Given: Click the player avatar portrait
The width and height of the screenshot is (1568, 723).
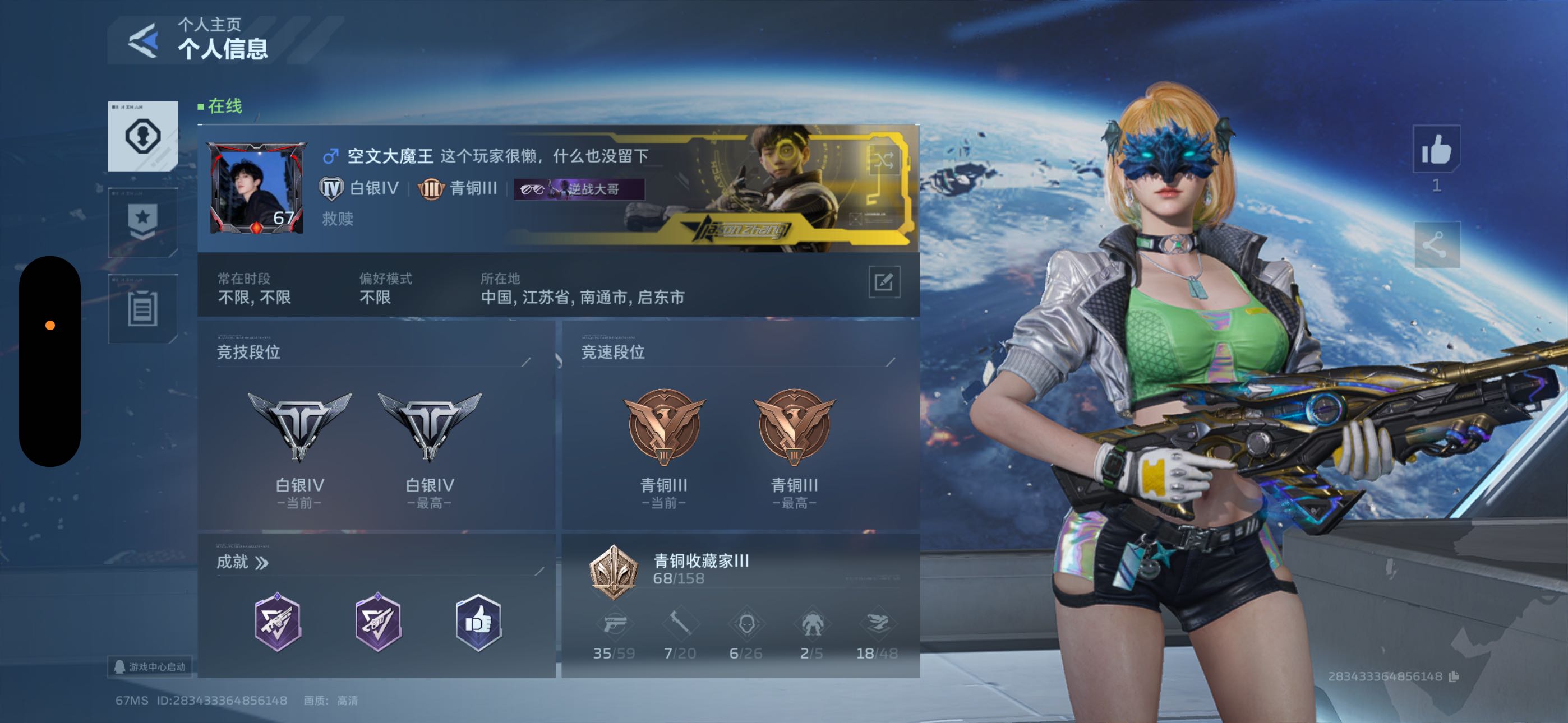Looking at the screenshot, I should pos(256,189).
